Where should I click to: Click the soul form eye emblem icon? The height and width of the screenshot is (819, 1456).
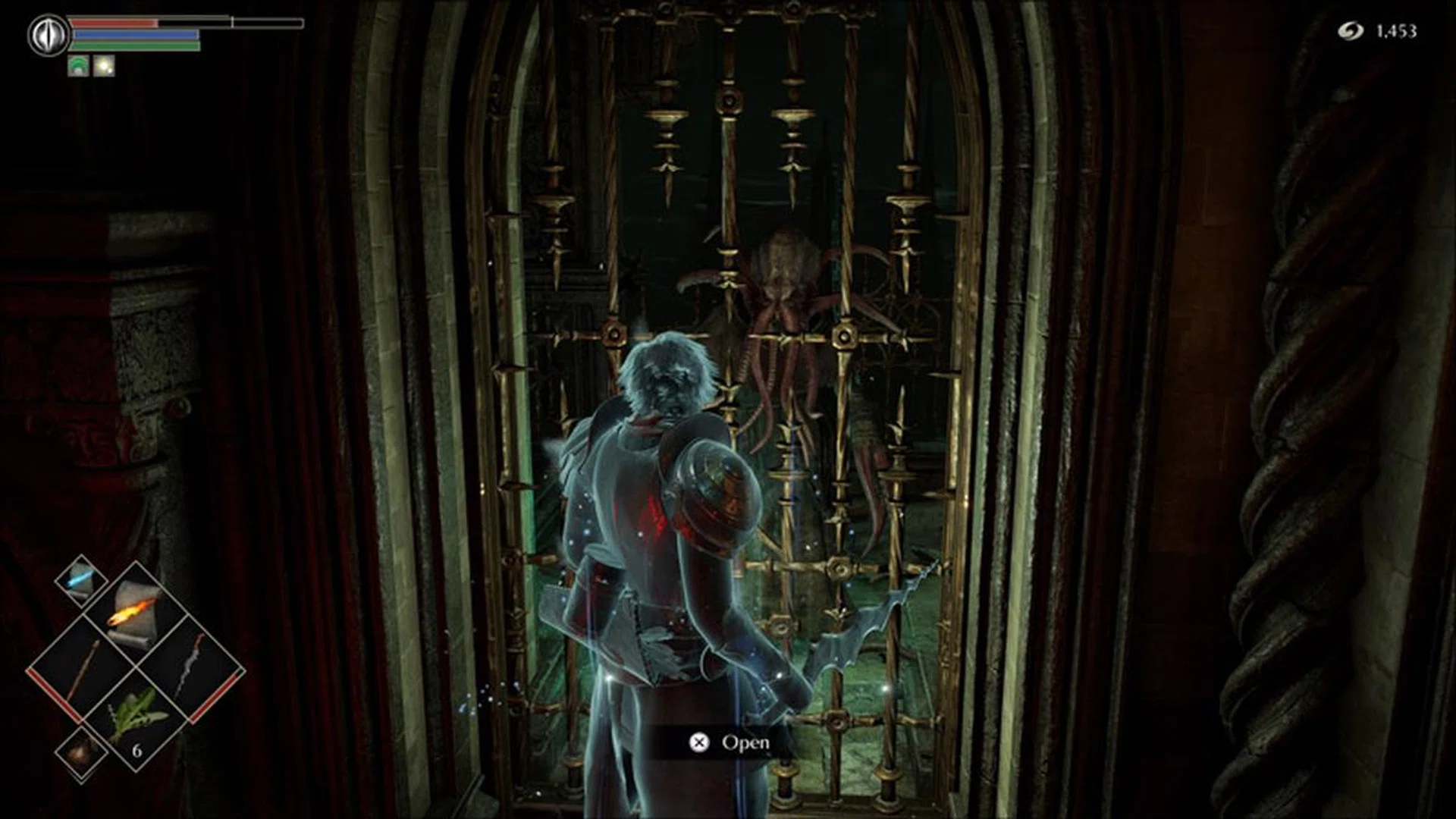[x=49, y=33]
